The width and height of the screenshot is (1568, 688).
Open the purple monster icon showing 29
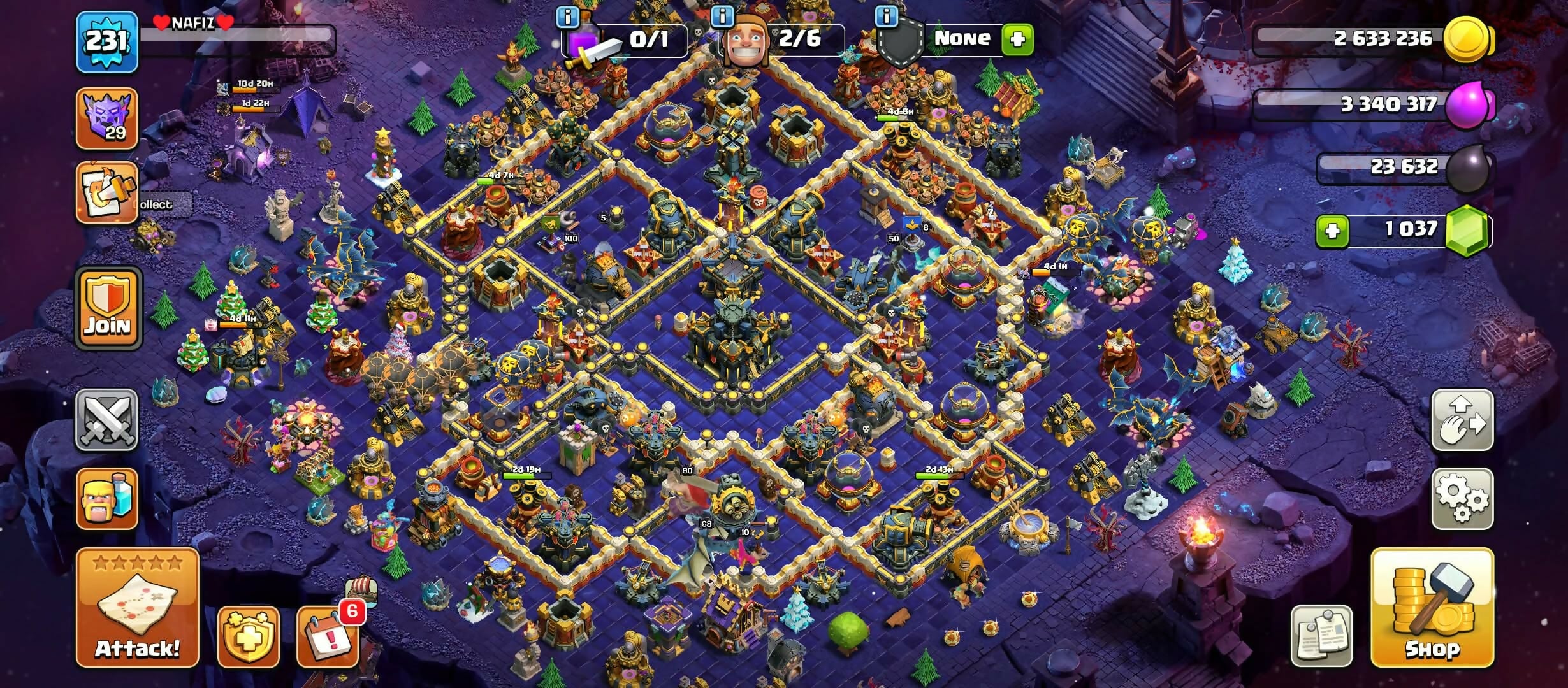(x=107, y=118)
